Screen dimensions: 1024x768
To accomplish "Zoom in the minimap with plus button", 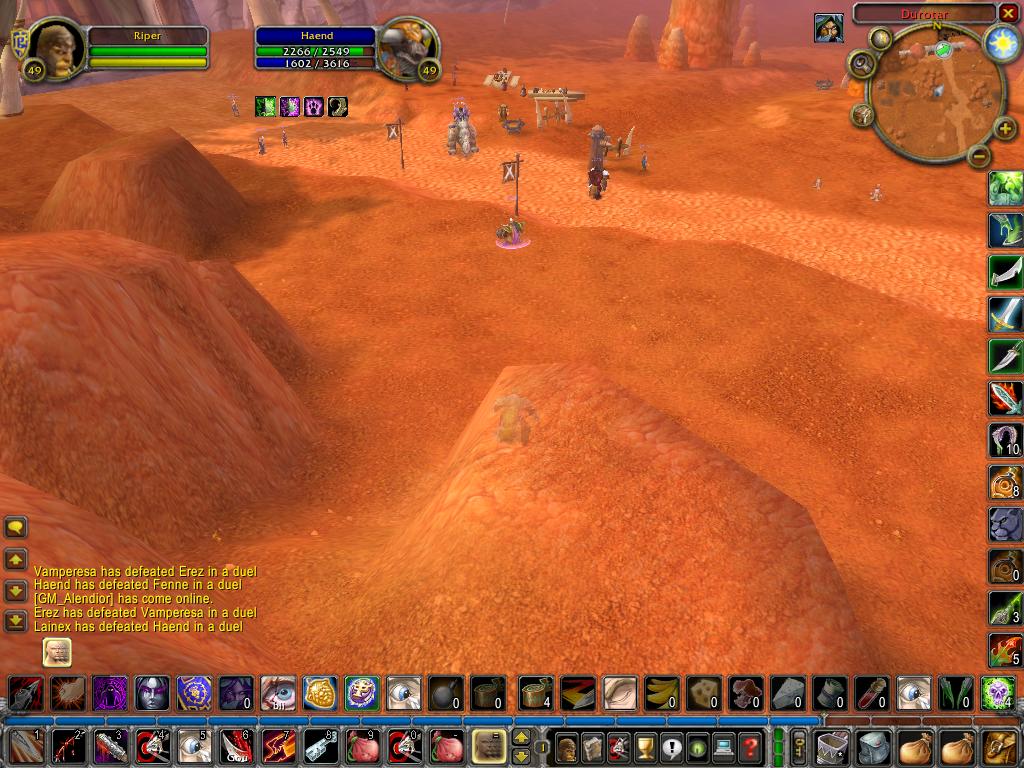I will [x=1005, y=129].
